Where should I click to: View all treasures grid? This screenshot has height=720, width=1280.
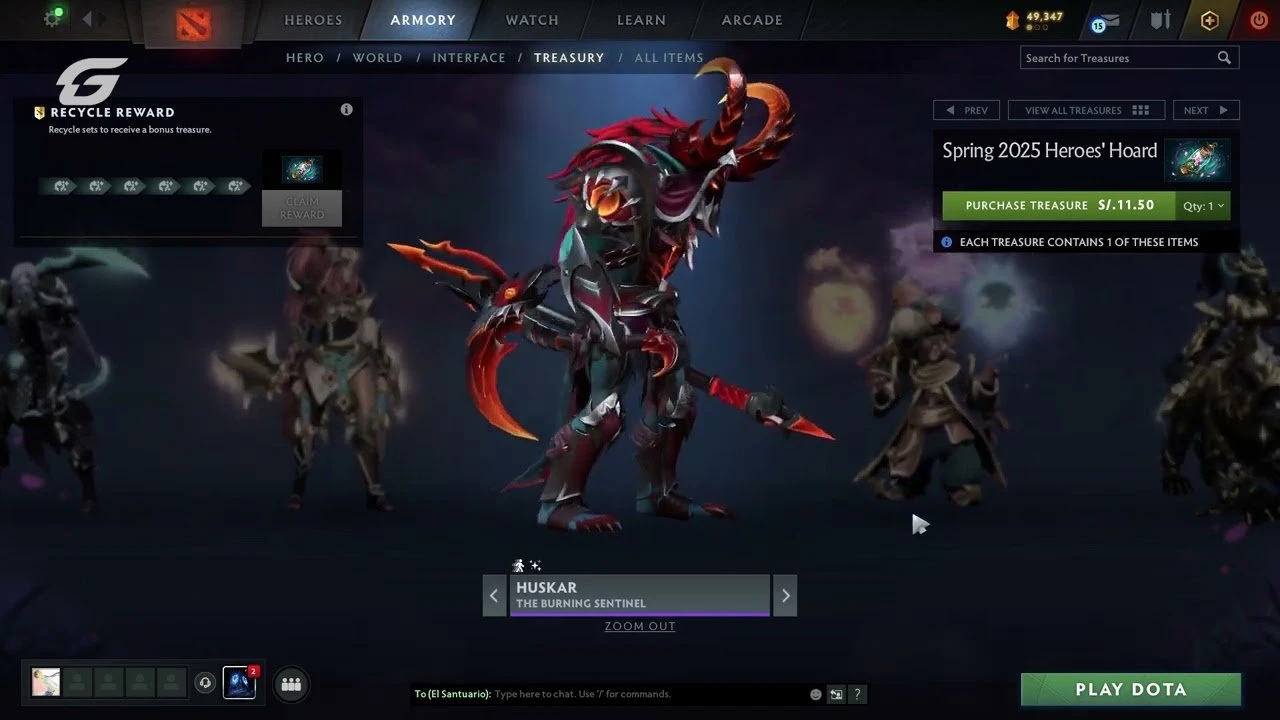[1087, 110]
